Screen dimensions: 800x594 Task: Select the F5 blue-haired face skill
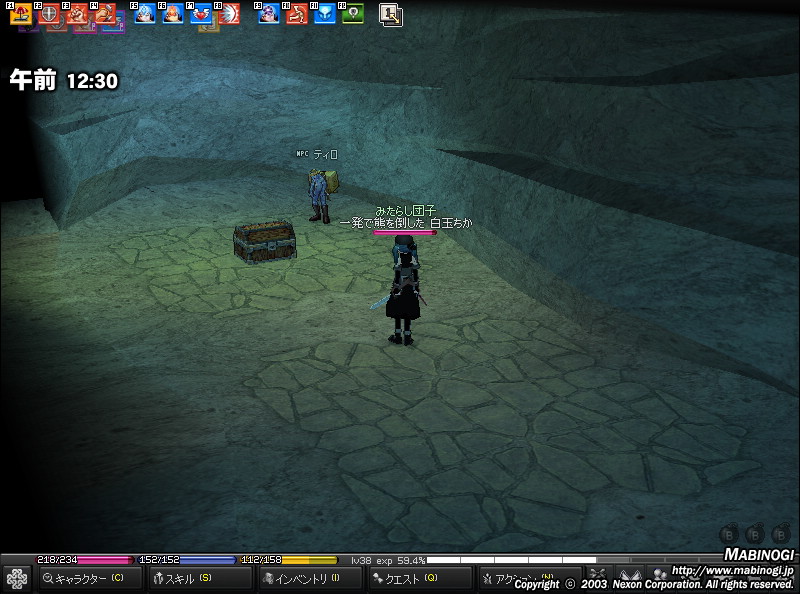[x=145, y=14]
